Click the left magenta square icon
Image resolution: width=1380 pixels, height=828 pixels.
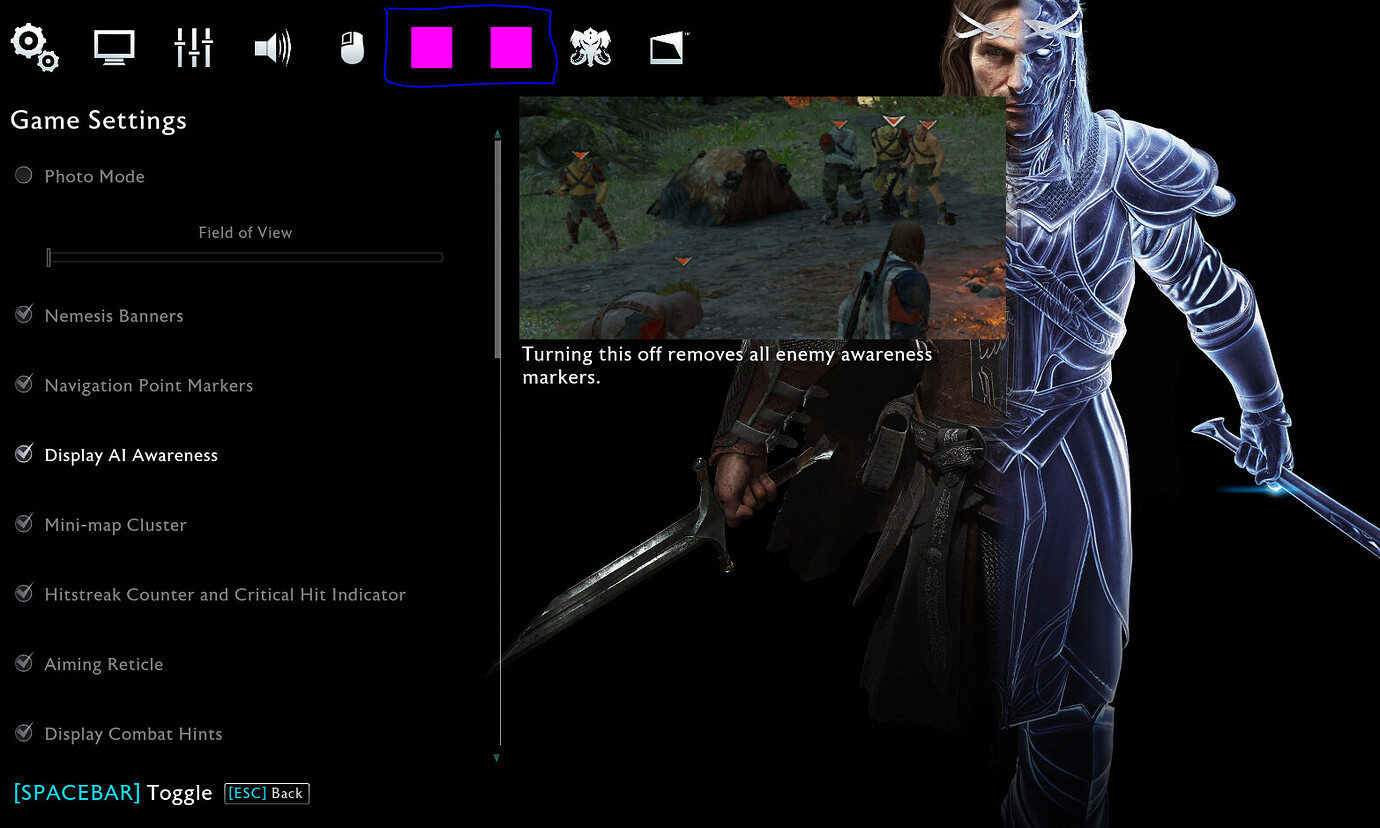tap(430, 45)
